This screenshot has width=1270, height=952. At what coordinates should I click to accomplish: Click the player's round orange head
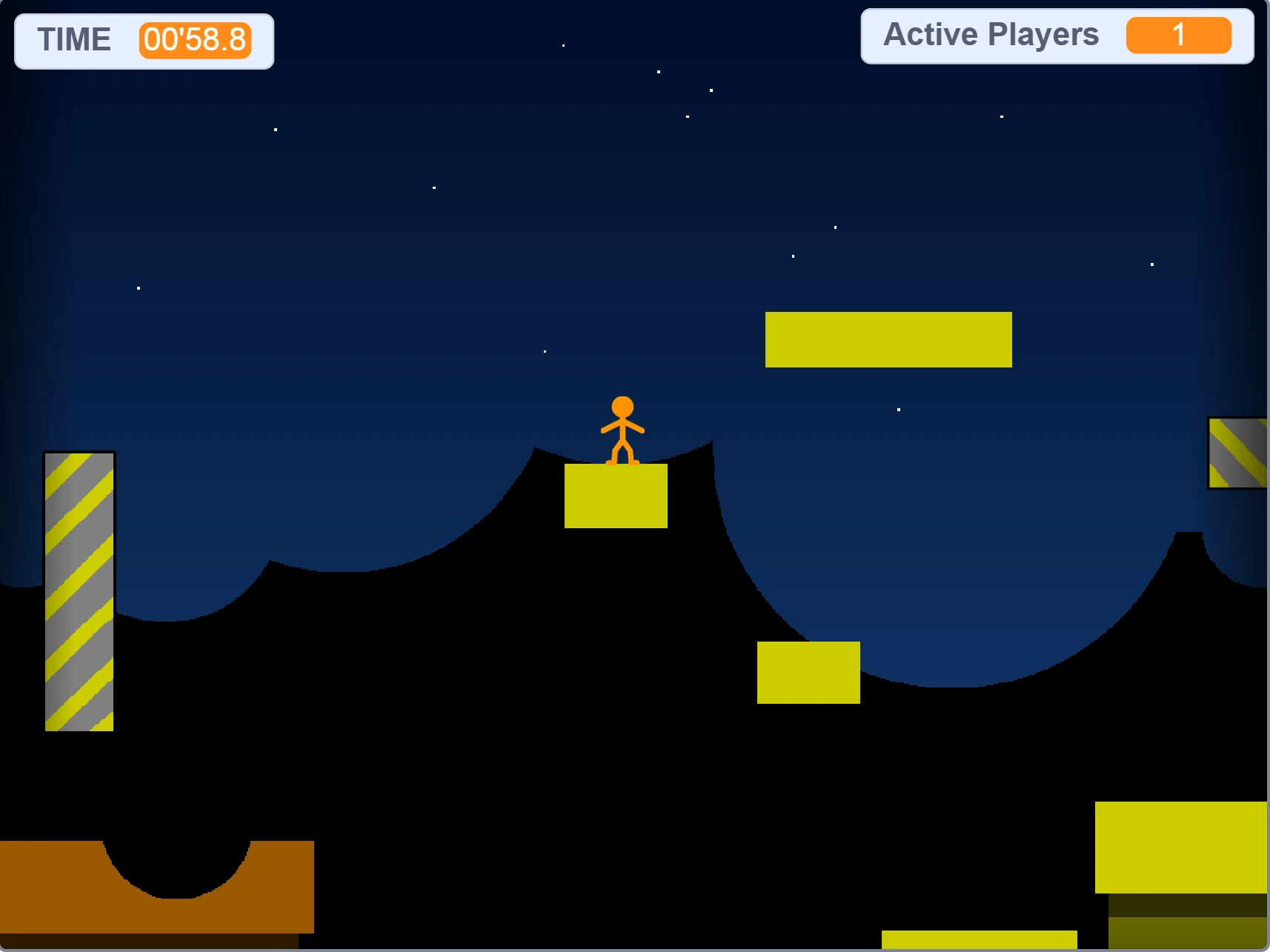[622, 405]
